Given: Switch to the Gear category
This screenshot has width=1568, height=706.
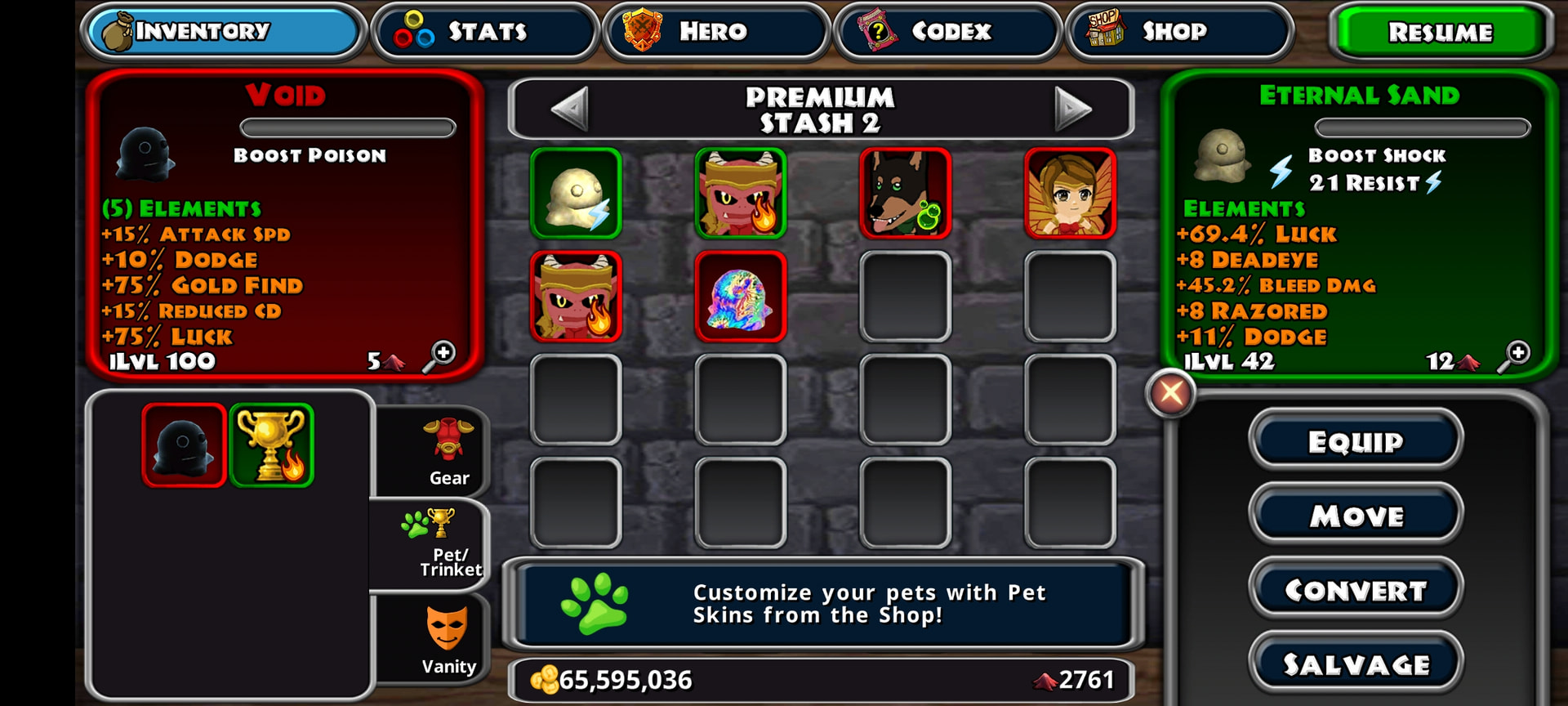Looking at the screenshot, I should click(x=448, y=451).
